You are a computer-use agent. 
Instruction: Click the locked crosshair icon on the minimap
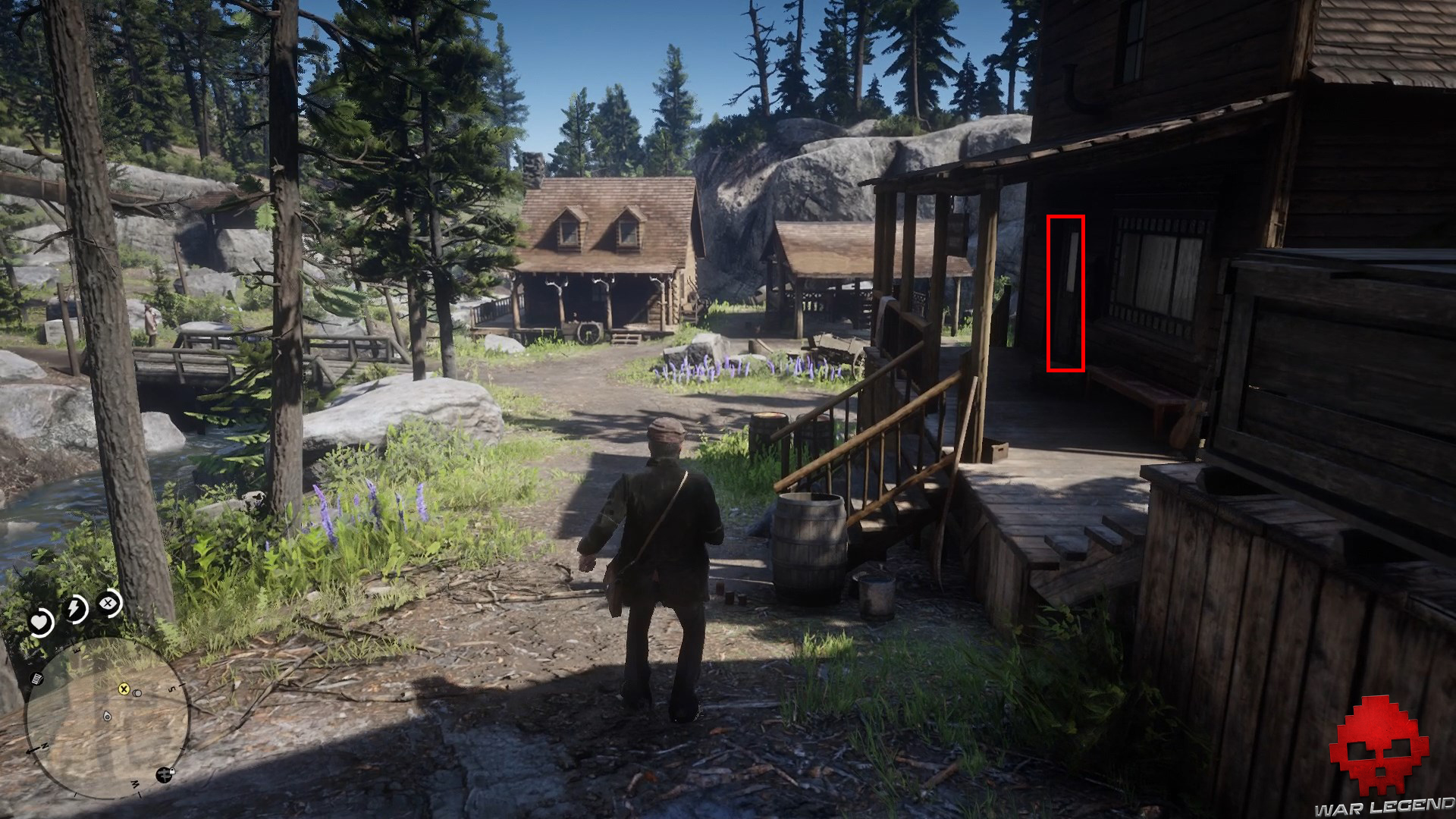[165, 773]
